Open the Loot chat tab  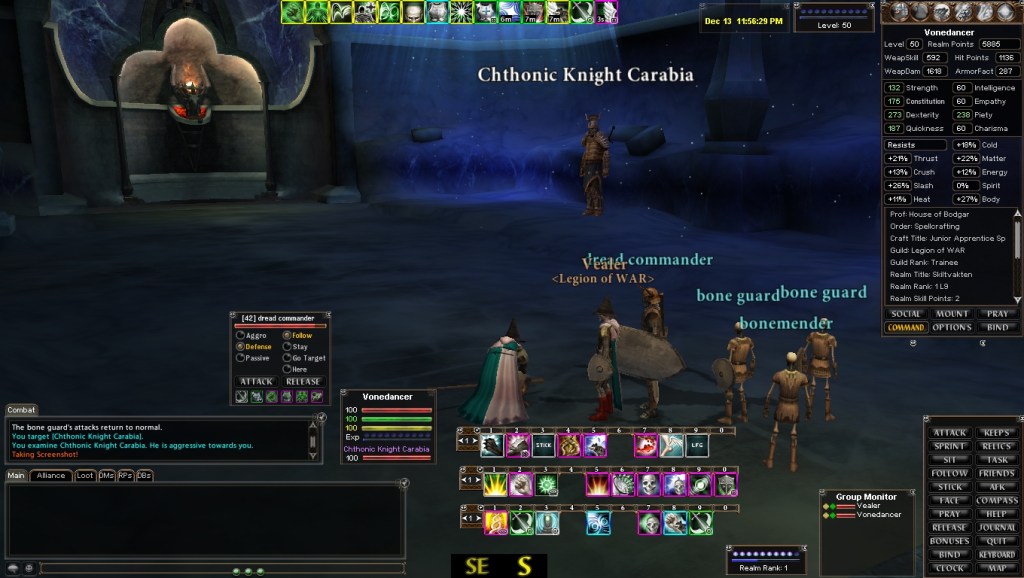(85, 475)
